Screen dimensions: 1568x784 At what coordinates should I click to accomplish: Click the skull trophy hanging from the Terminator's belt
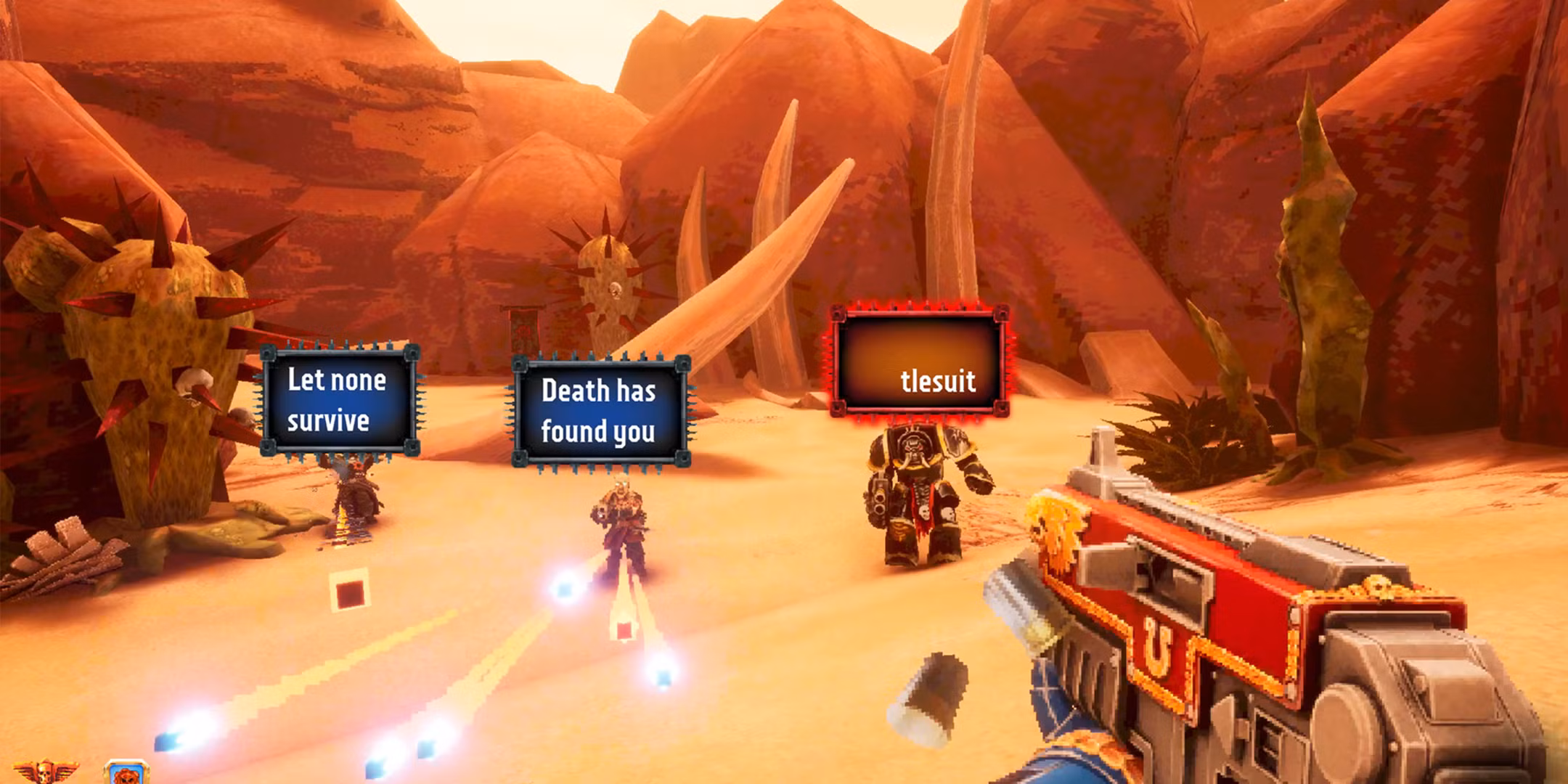923,514
